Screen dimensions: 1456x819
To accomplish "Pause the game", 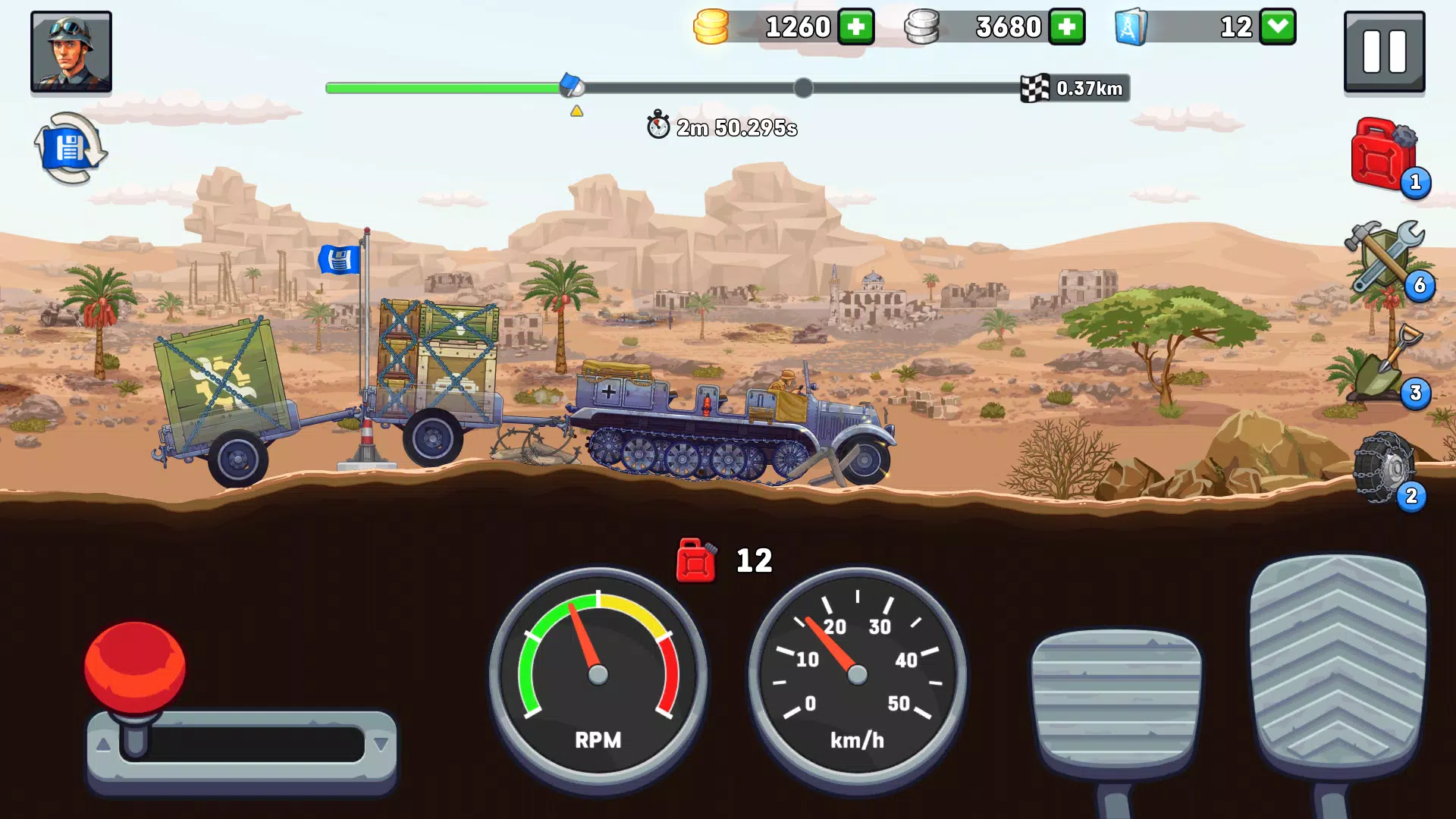I will [x=1383, y=52].
